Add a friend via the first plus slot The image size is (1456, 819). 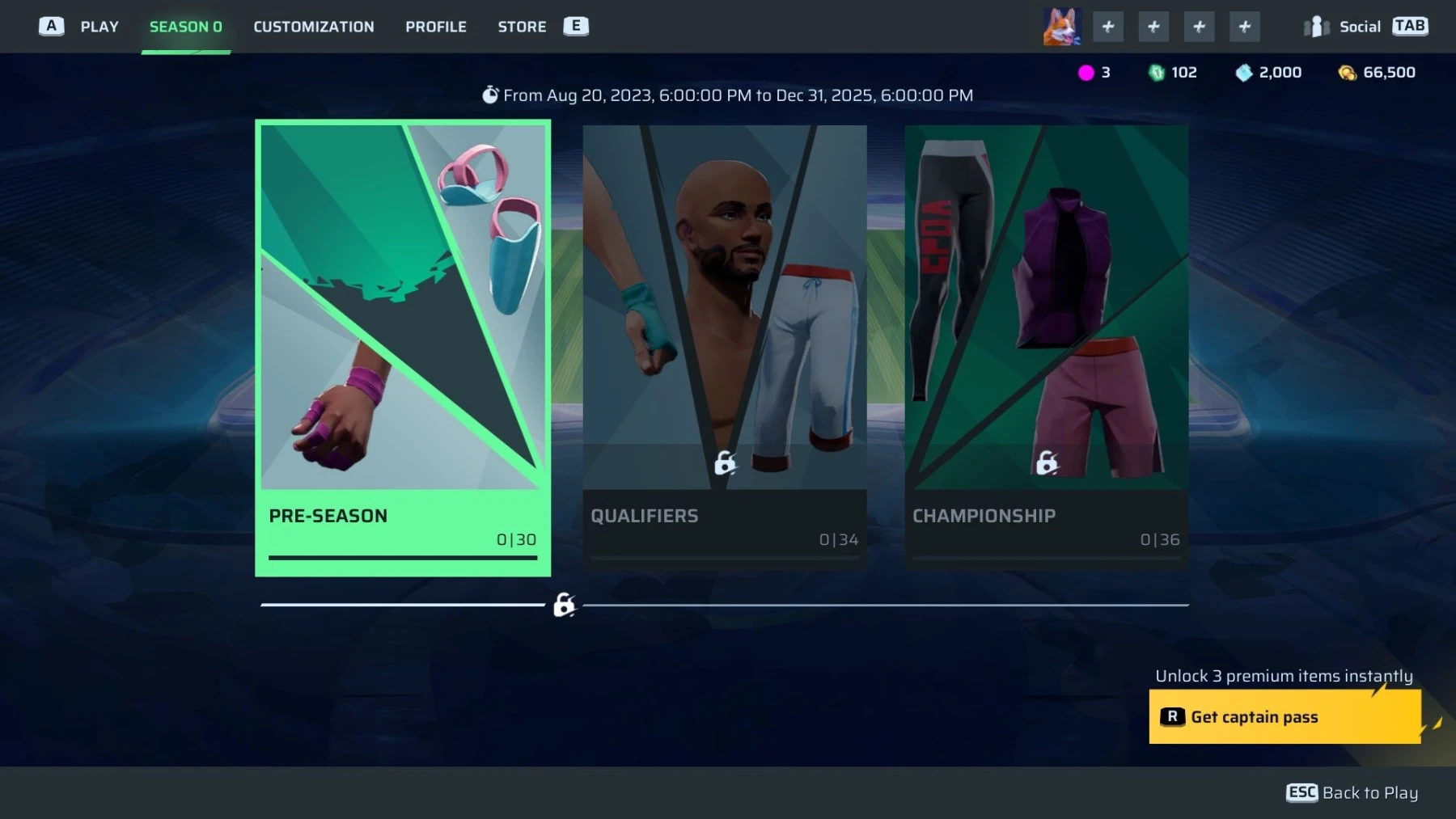click(1108, 26)
